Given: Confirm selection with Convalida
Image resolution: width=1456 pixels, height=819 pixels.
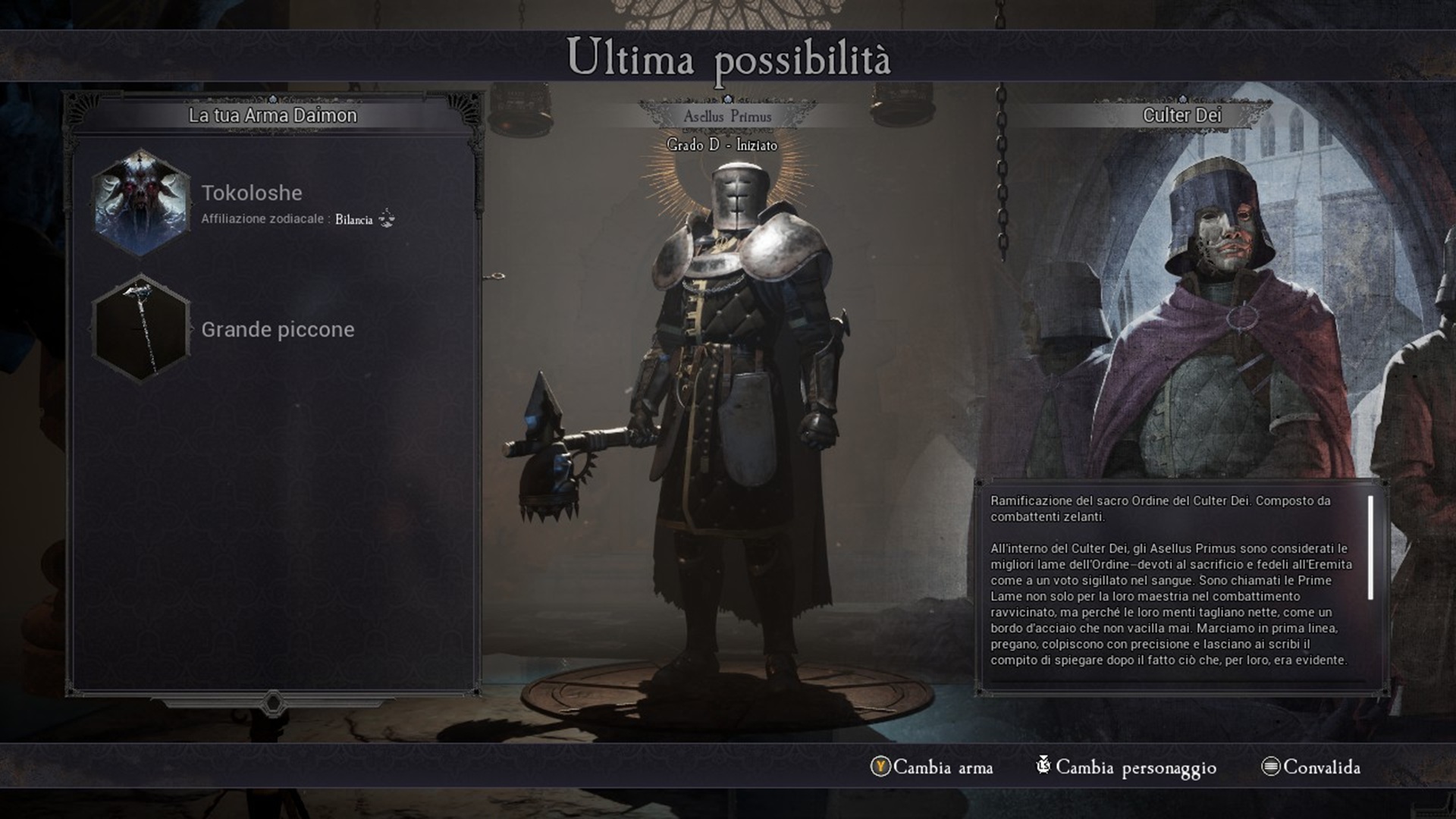Looking at the screenshot, I should tap(1312, 767).
